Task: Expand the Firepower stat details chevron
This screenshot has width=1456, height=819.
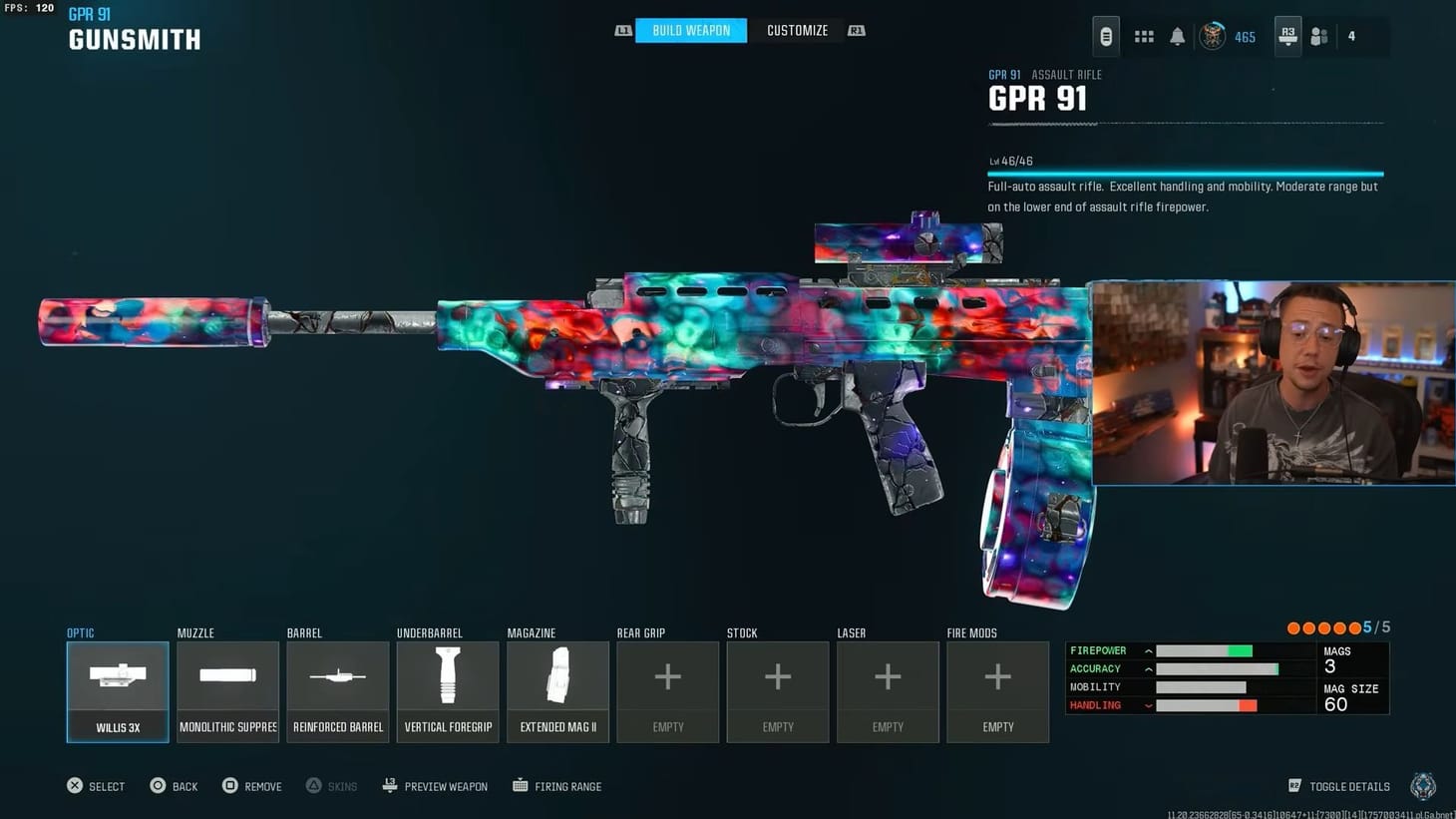Action: (1149, 651)
